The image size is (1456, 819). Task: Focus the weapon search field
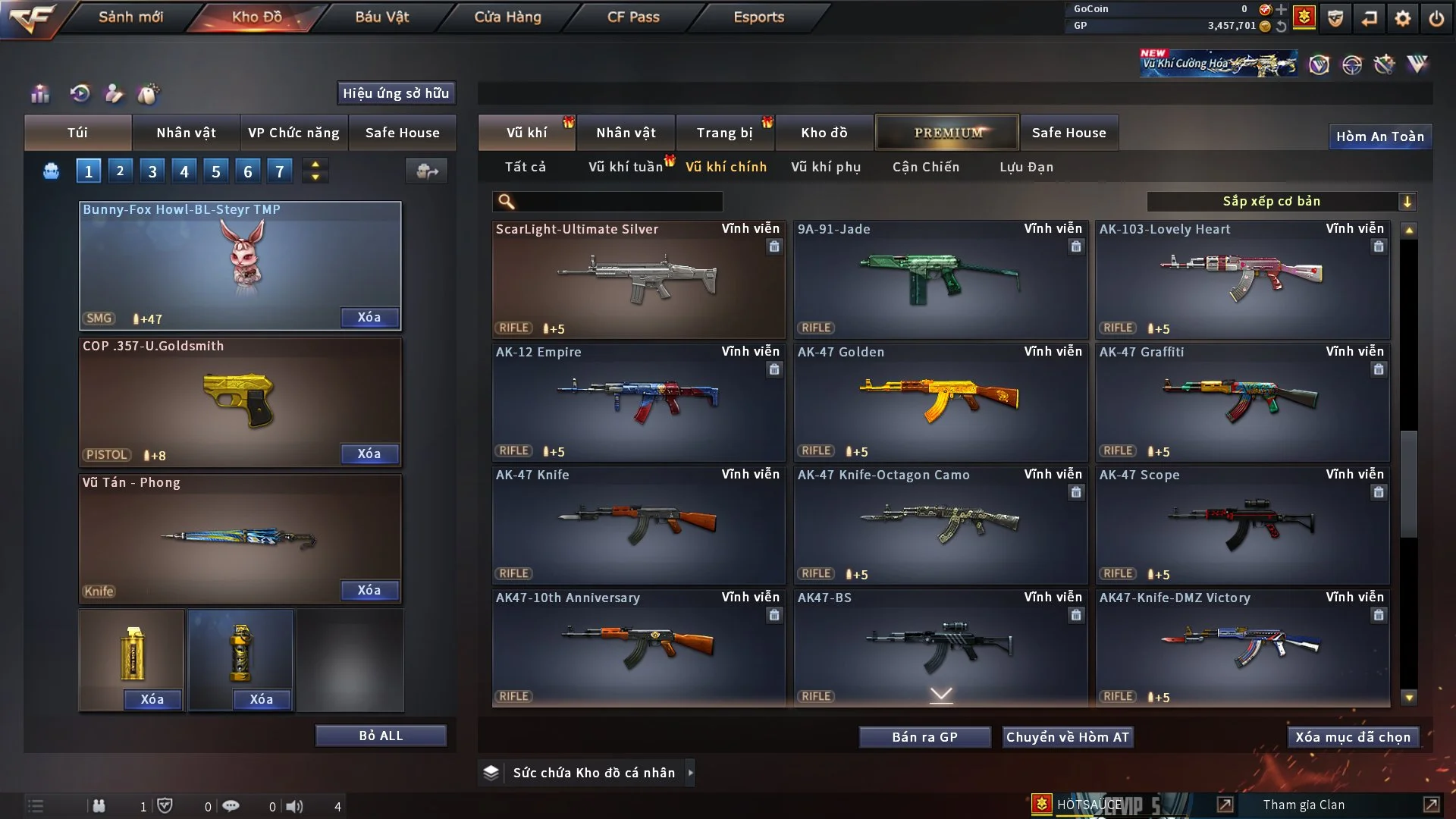point(618,202)
